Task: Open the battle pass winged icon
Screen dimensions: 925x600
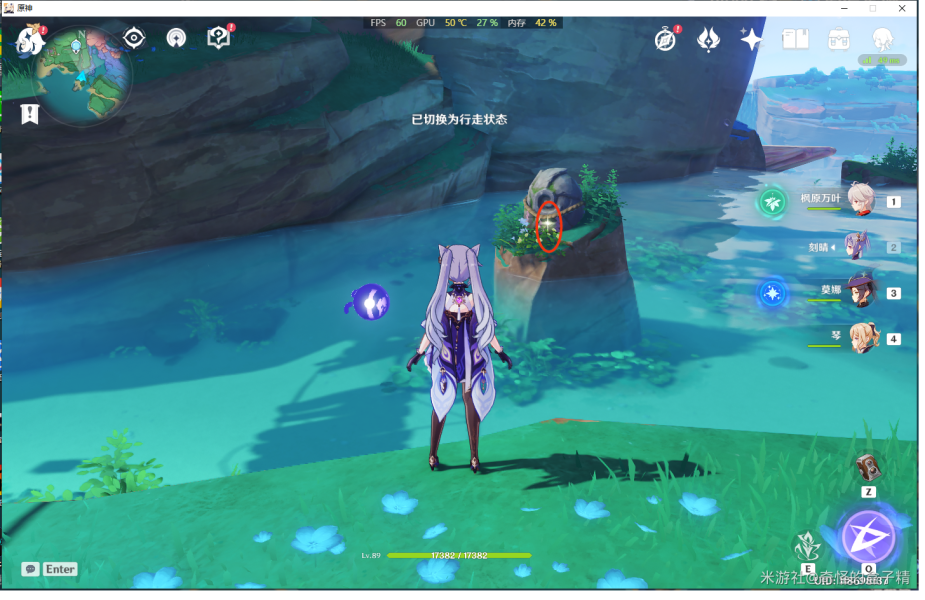Action: 708,39
